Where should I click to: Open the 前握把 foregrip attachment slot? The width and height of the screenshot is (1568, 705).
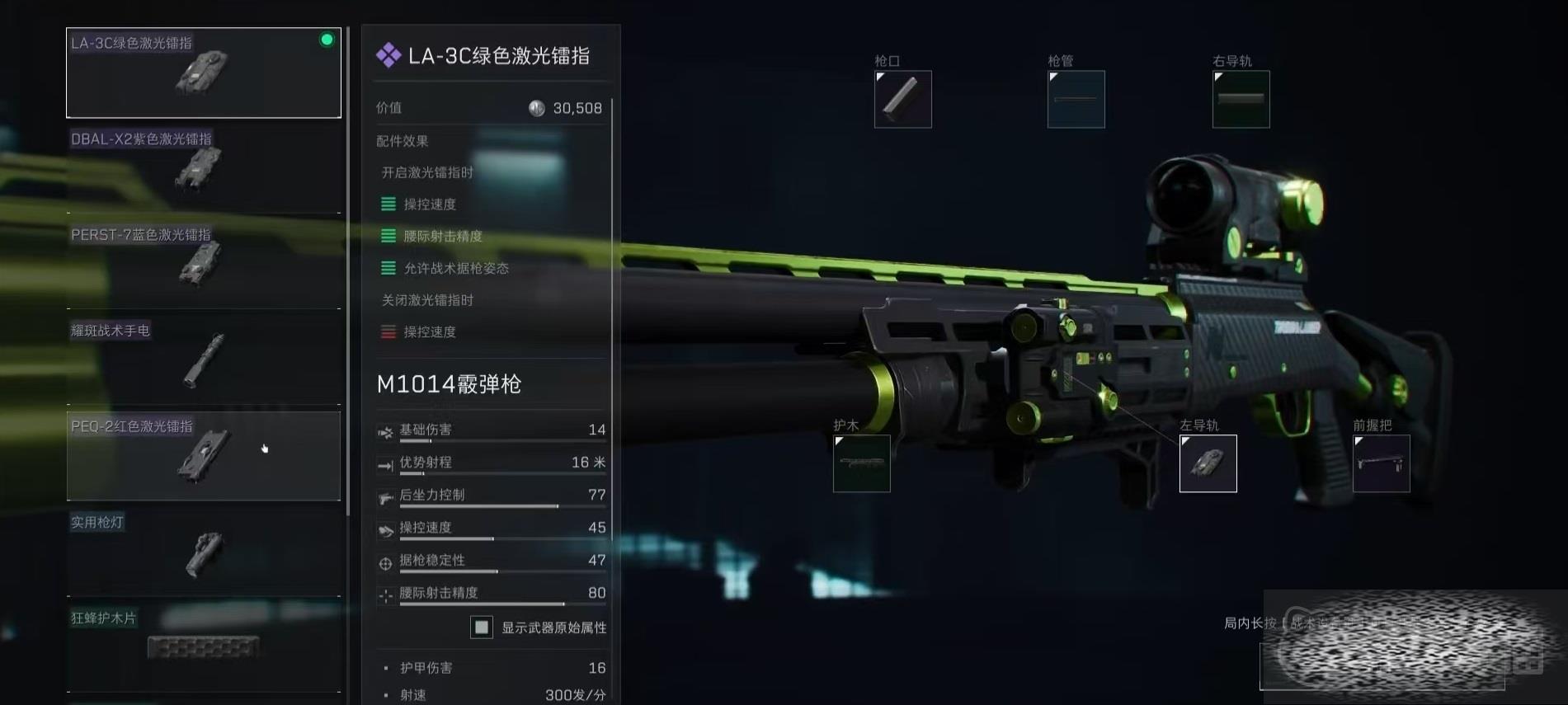tap(1381, 463)
